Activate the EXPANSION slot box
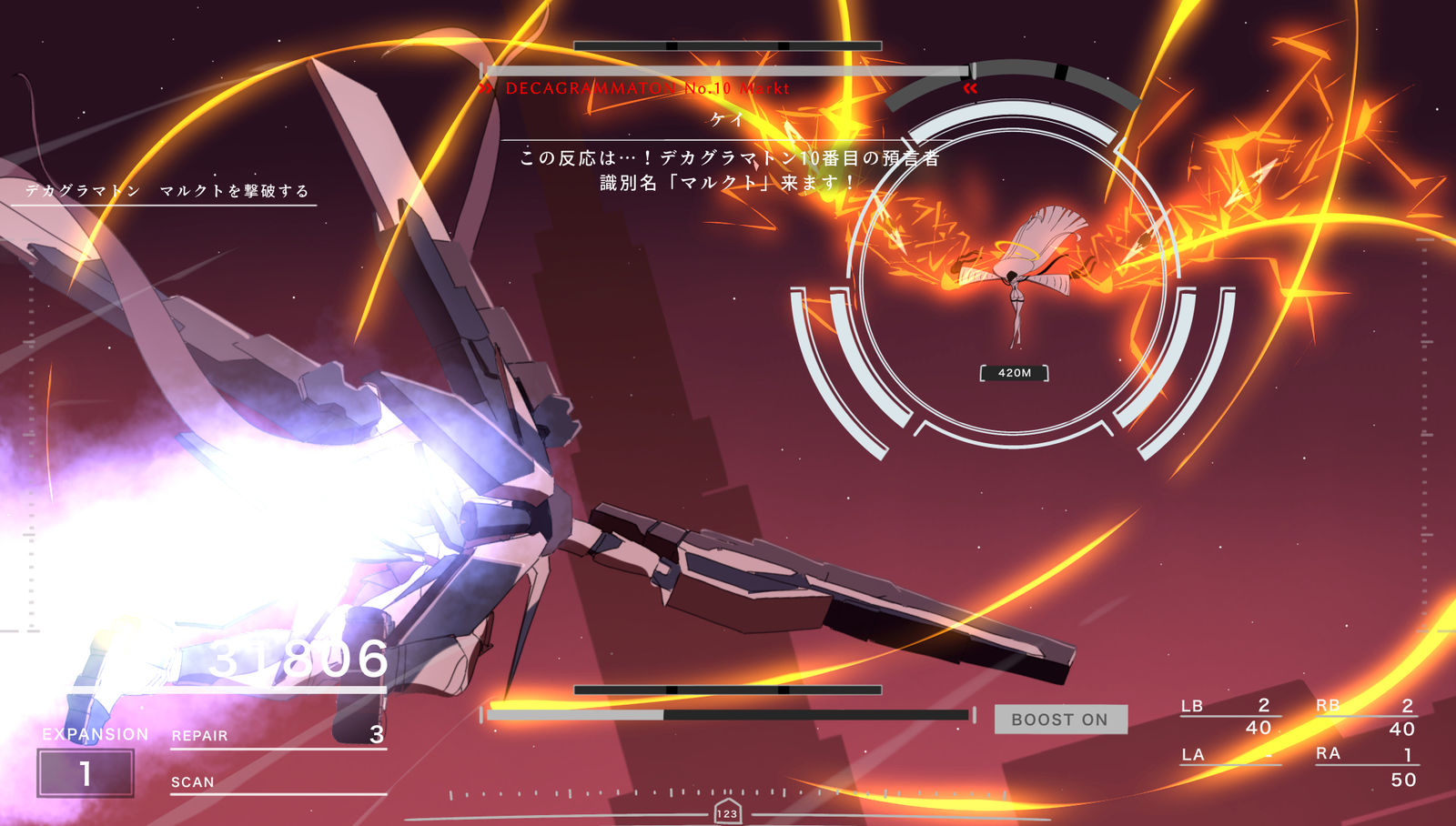Screen dimensions: 1456x826 86,773
